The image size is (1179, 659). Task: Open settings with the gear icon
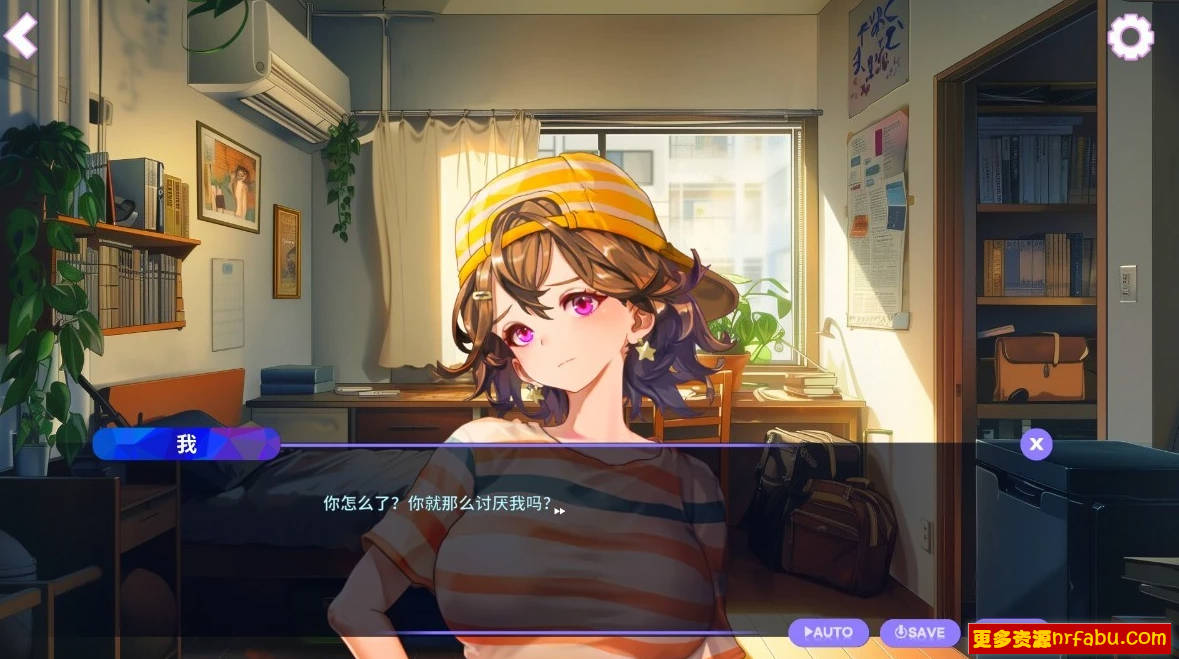click(1130, 38)
